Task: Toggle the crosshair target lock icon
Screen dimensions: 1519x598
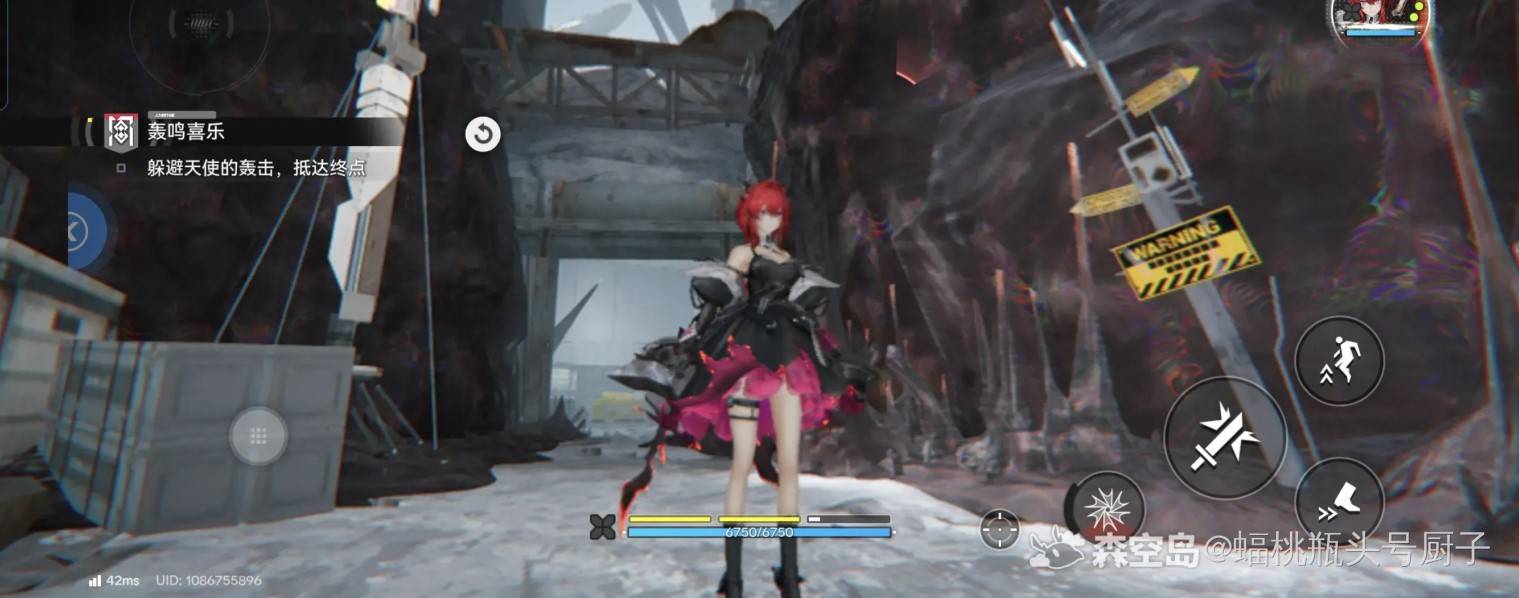Action: [x=1000, y=529]
